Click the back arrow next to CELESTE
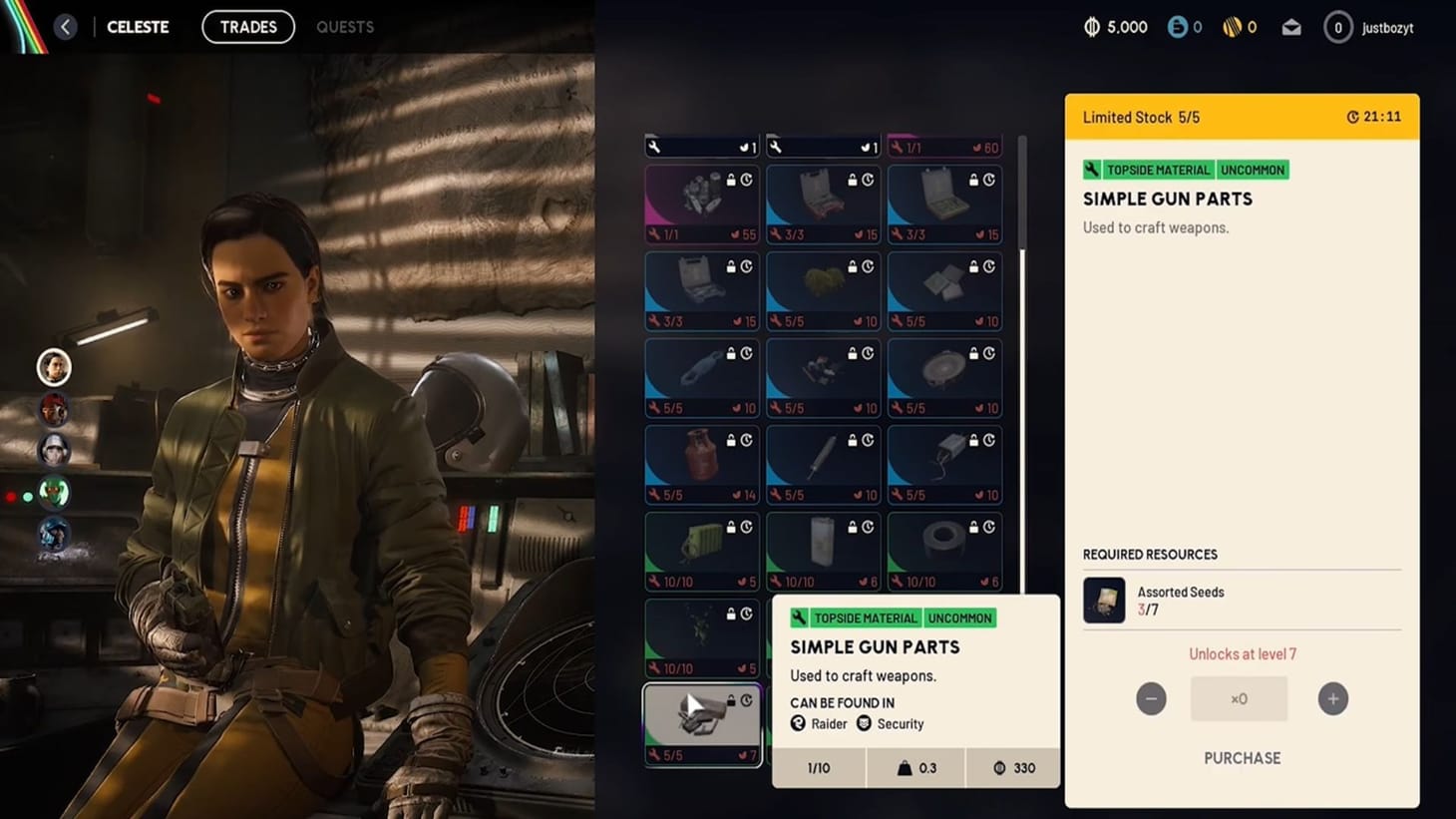The width and height of the screenshot is (1456, 819). coord(66,27)
